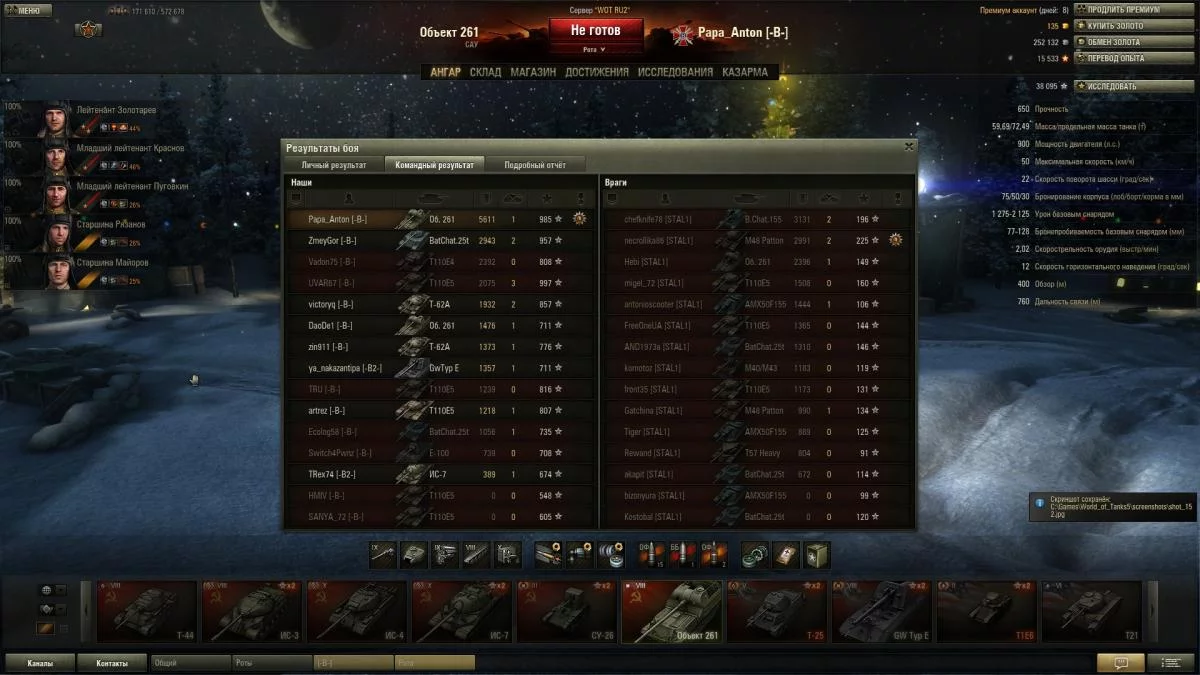Open the Подробный отчёт tab

coord(535,165)
